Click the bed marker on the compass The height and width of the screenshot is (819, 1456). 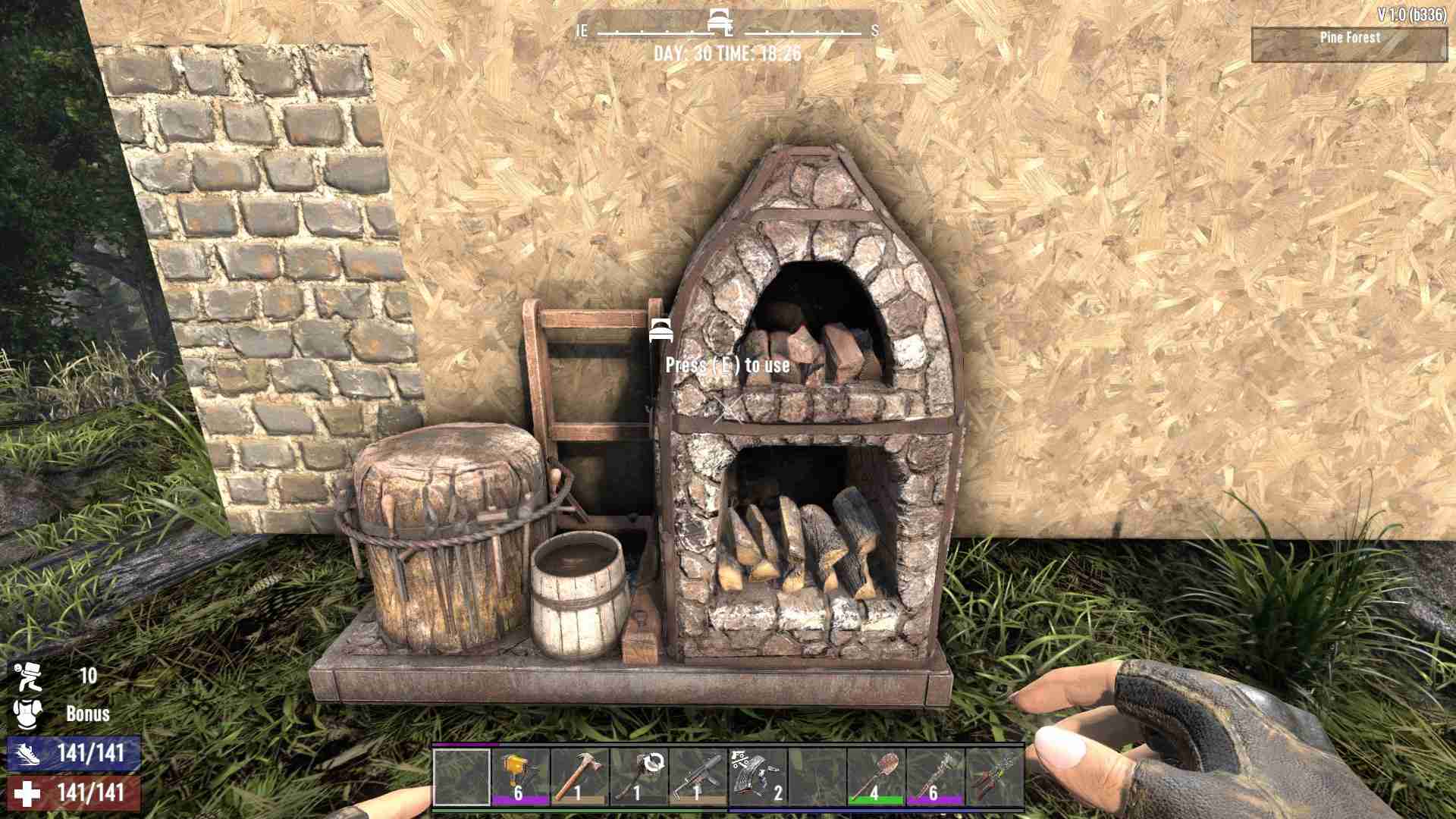pyautogui.click(x=719, y=23)
